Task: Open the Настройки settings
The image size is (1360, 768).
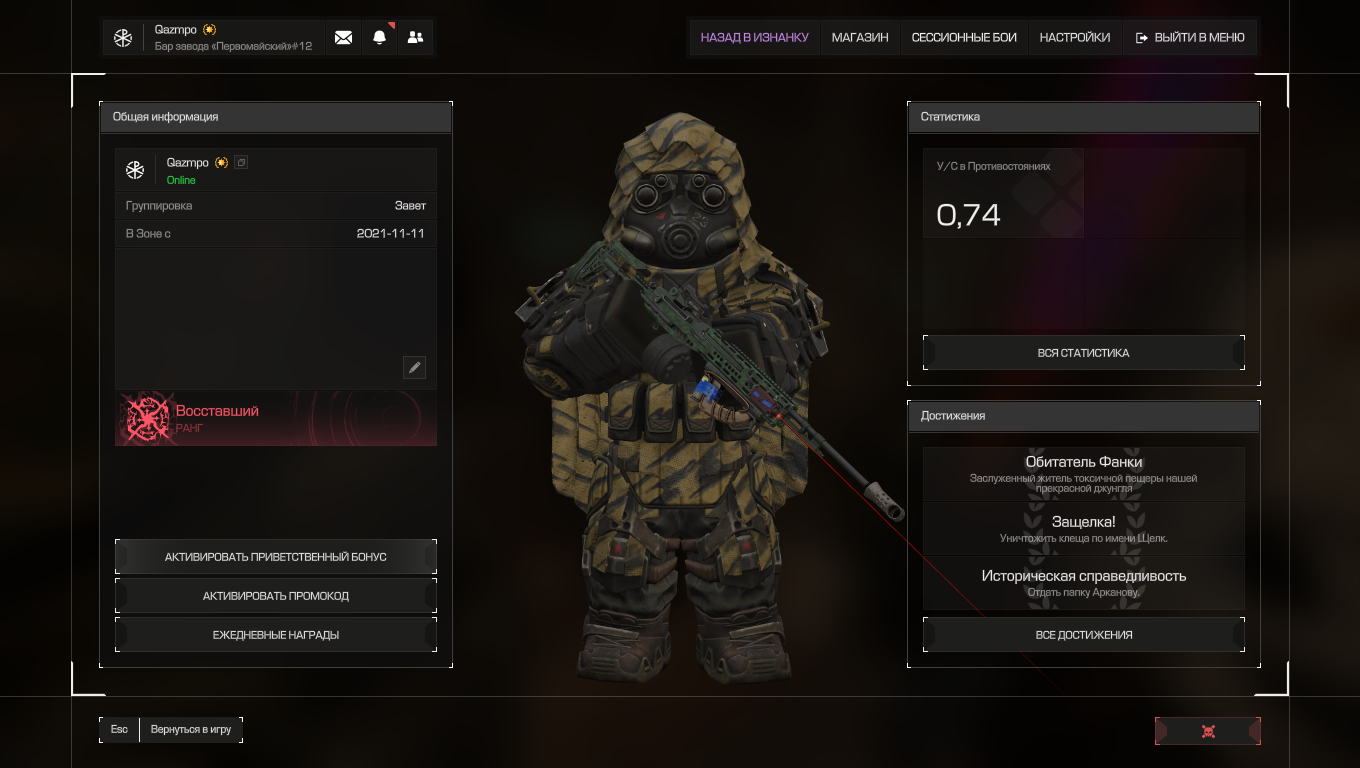Action: pyautogui.click(x=1074, y=38)
